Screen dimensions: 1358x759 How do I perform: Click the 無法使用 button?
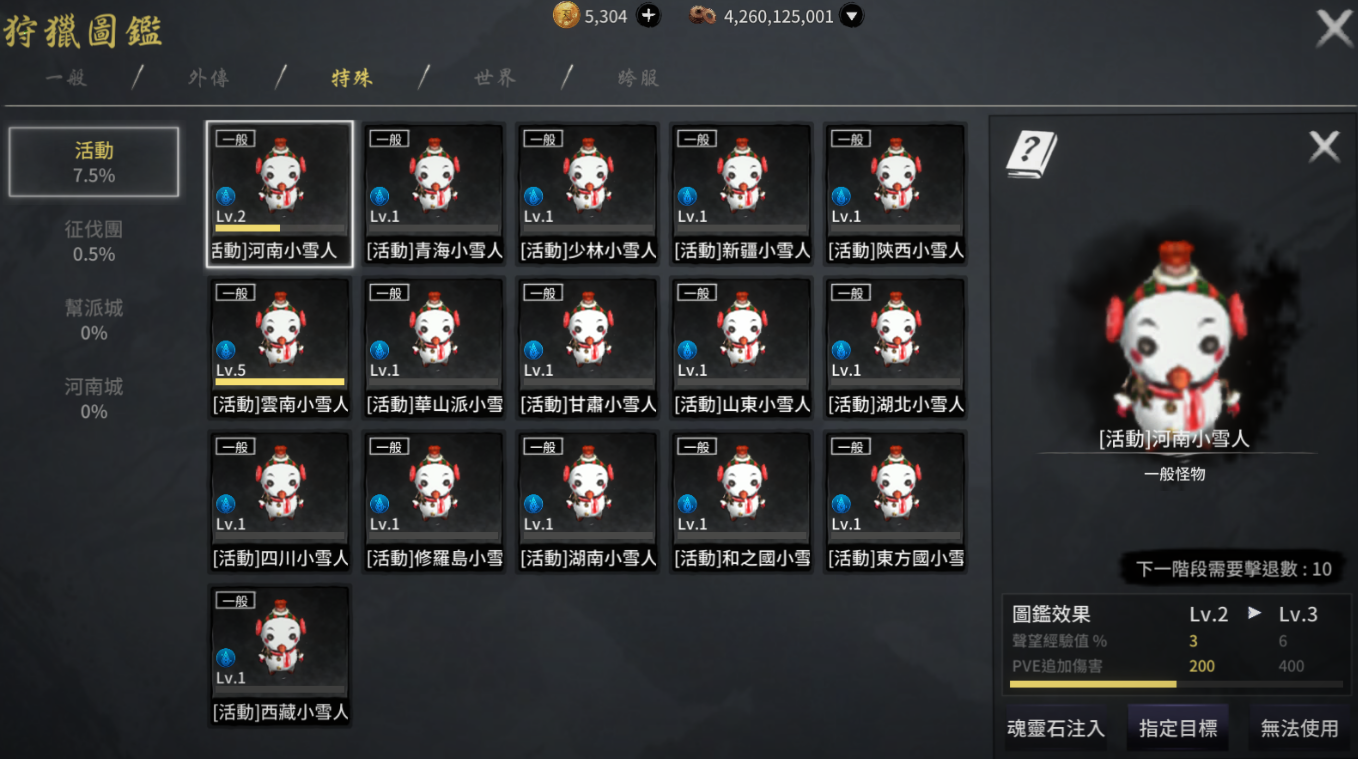pos(1299,728)
